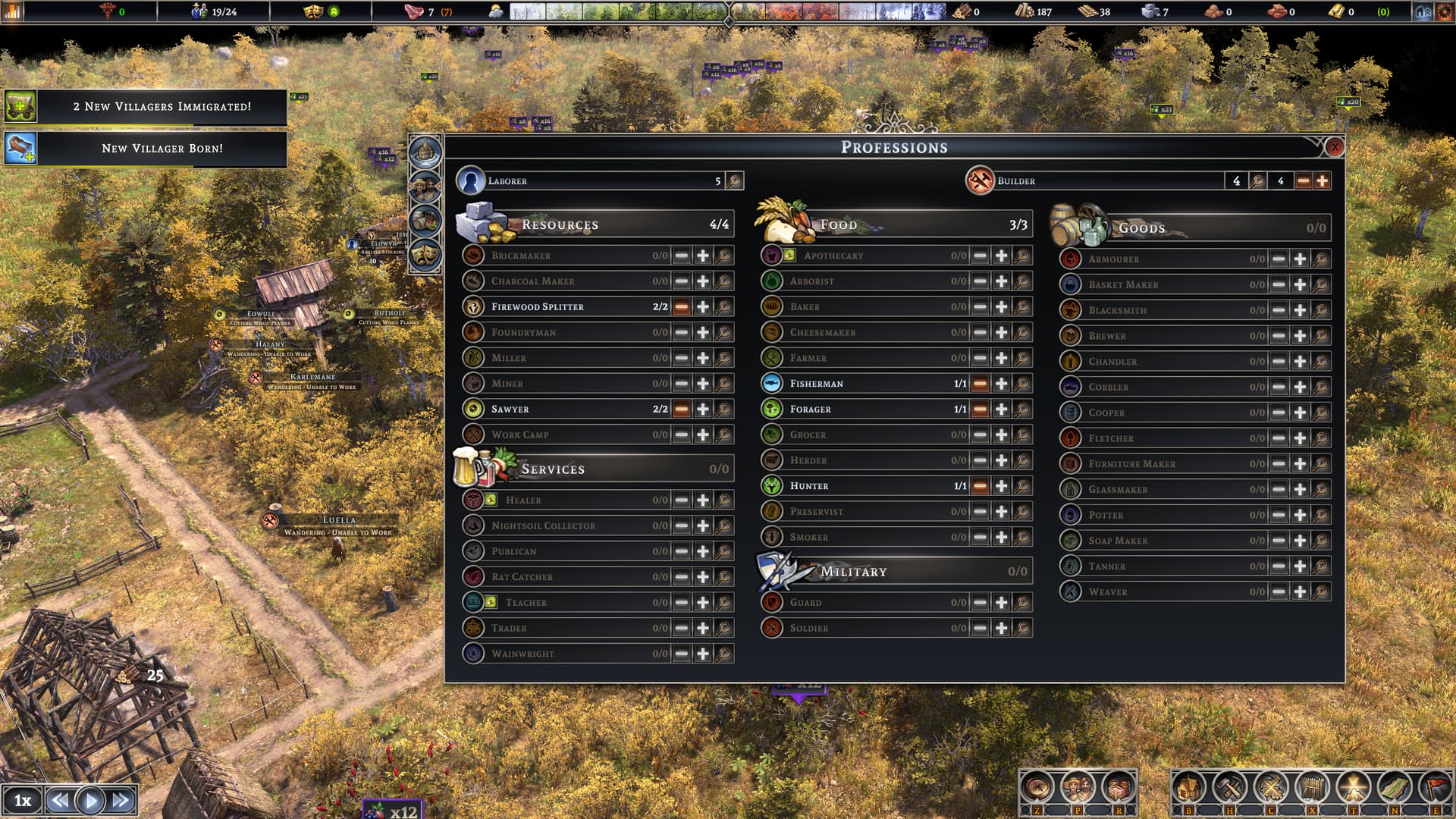Select the fence construction tool
This screenshot has width=1456, height=819.
1313,787
